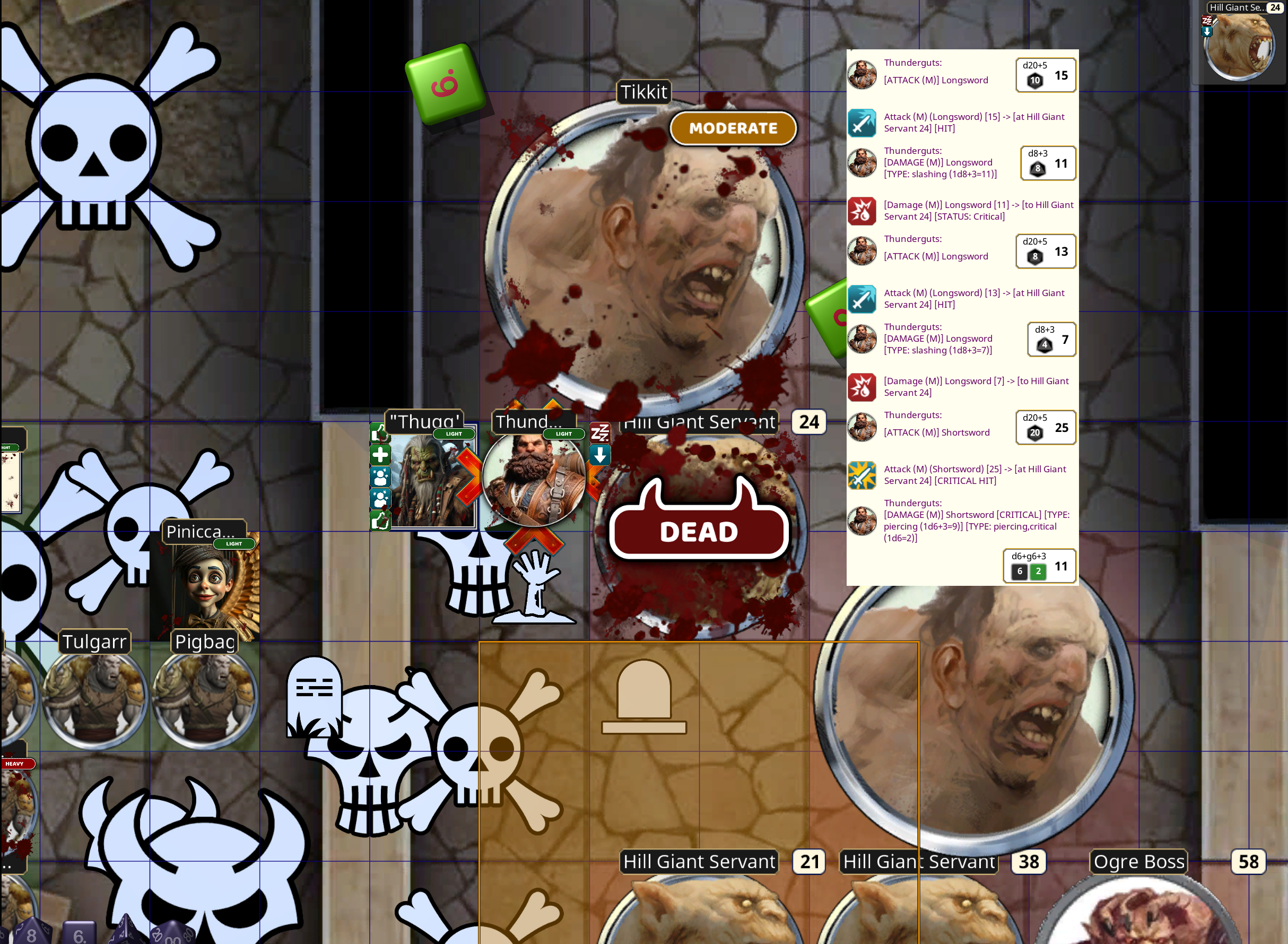Click the gold critical-hit sword icon in chat
Image resolution: width=1288 pixels, height=944 pixels.
click(x=862, y=476)
